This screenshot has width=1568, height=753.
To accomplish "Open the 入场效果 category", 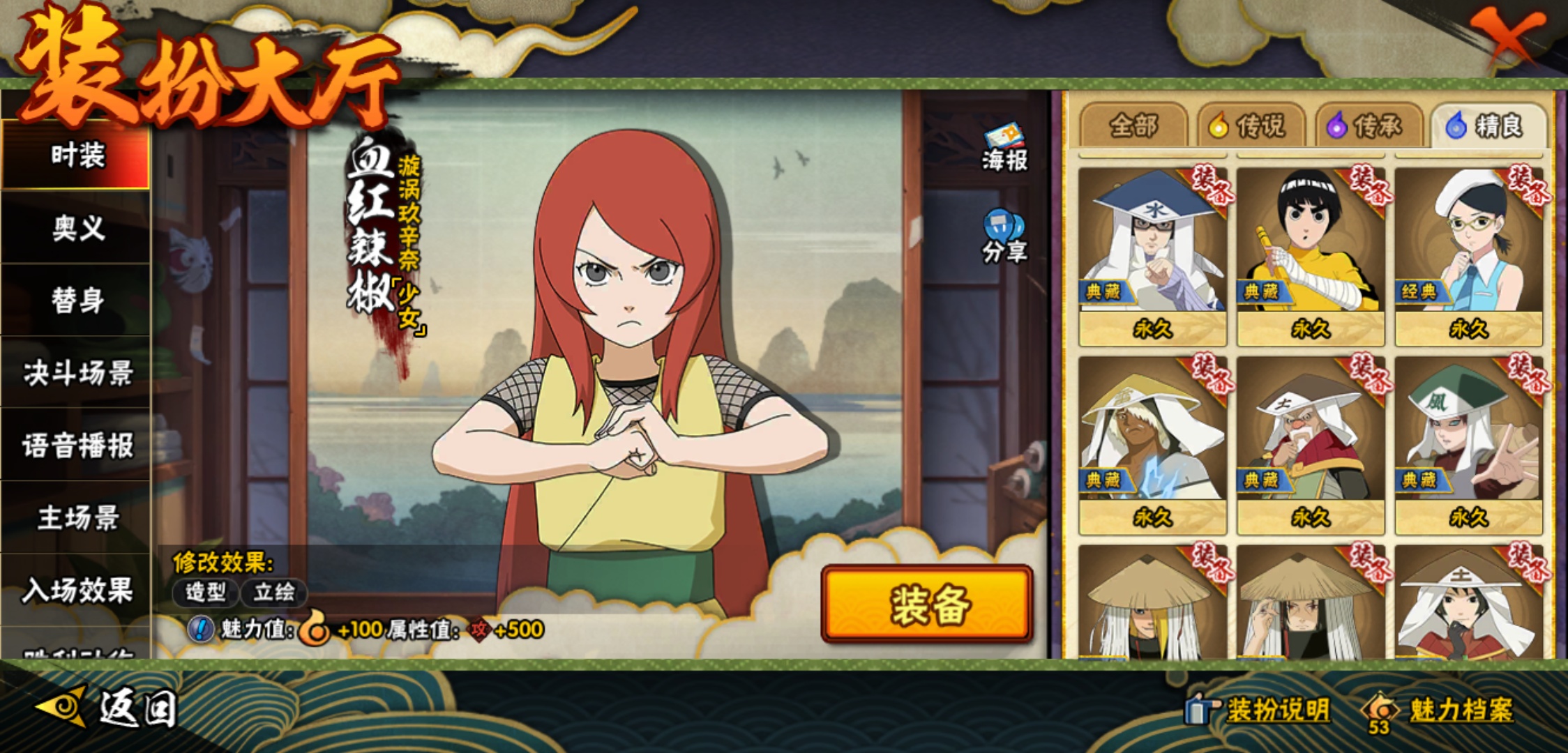I will tap(77, 591).
